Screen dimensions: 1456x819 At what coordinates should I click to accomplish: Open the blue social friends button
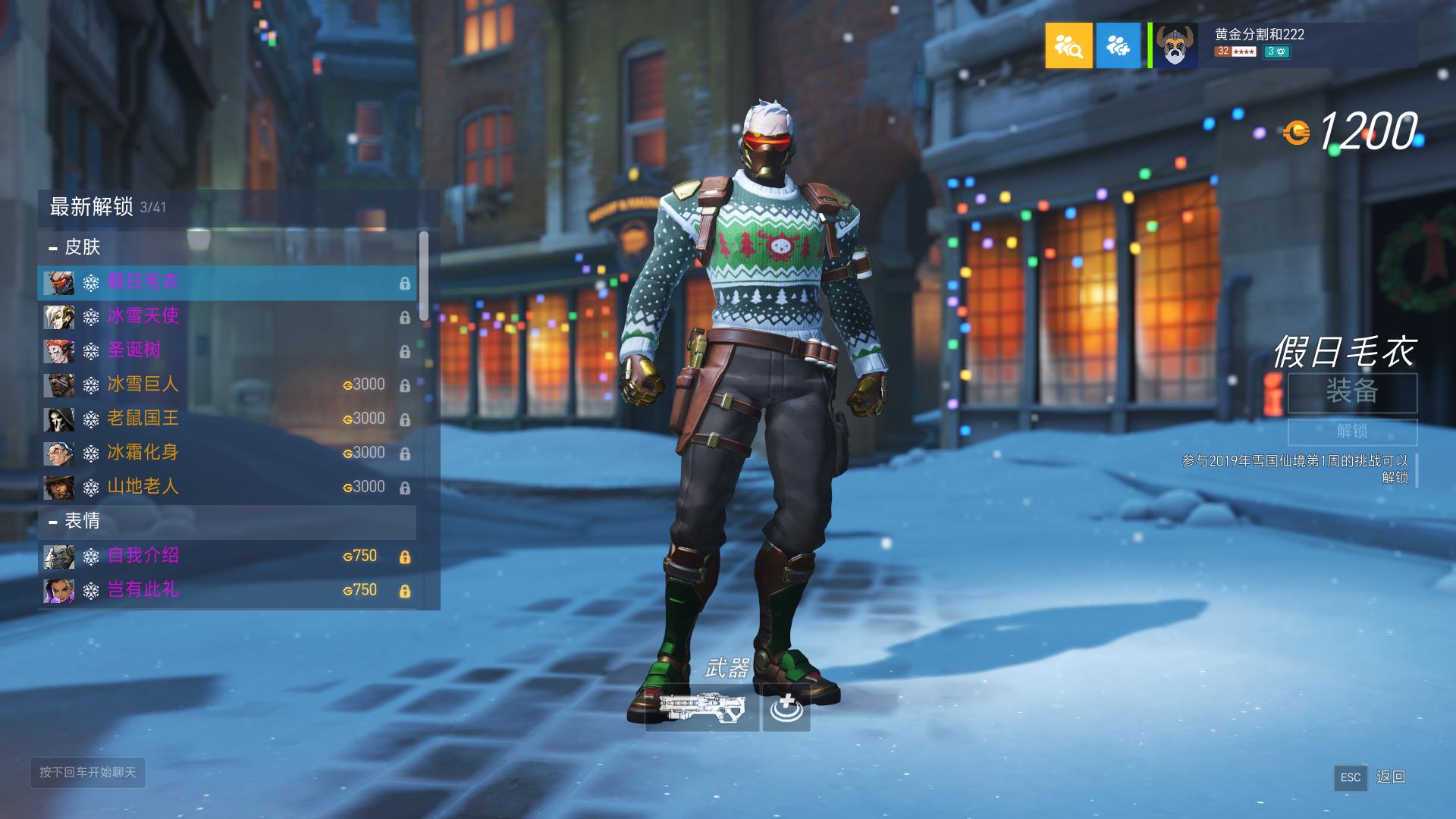[1118, 45]
